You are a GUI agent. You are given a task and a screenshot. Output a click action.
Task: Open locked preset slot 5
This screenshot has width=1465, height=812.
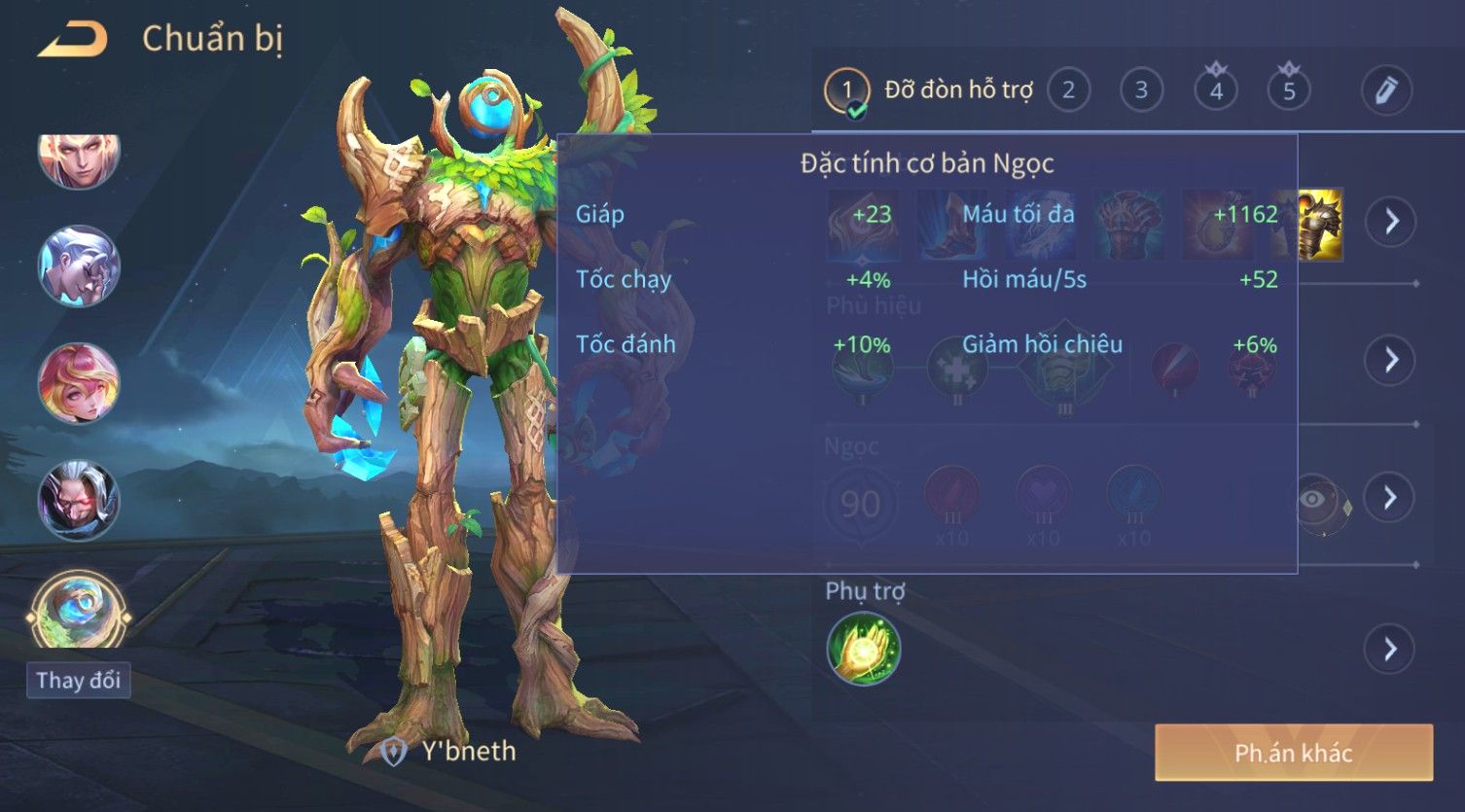pyautogui.click(x=1289, y=90)
